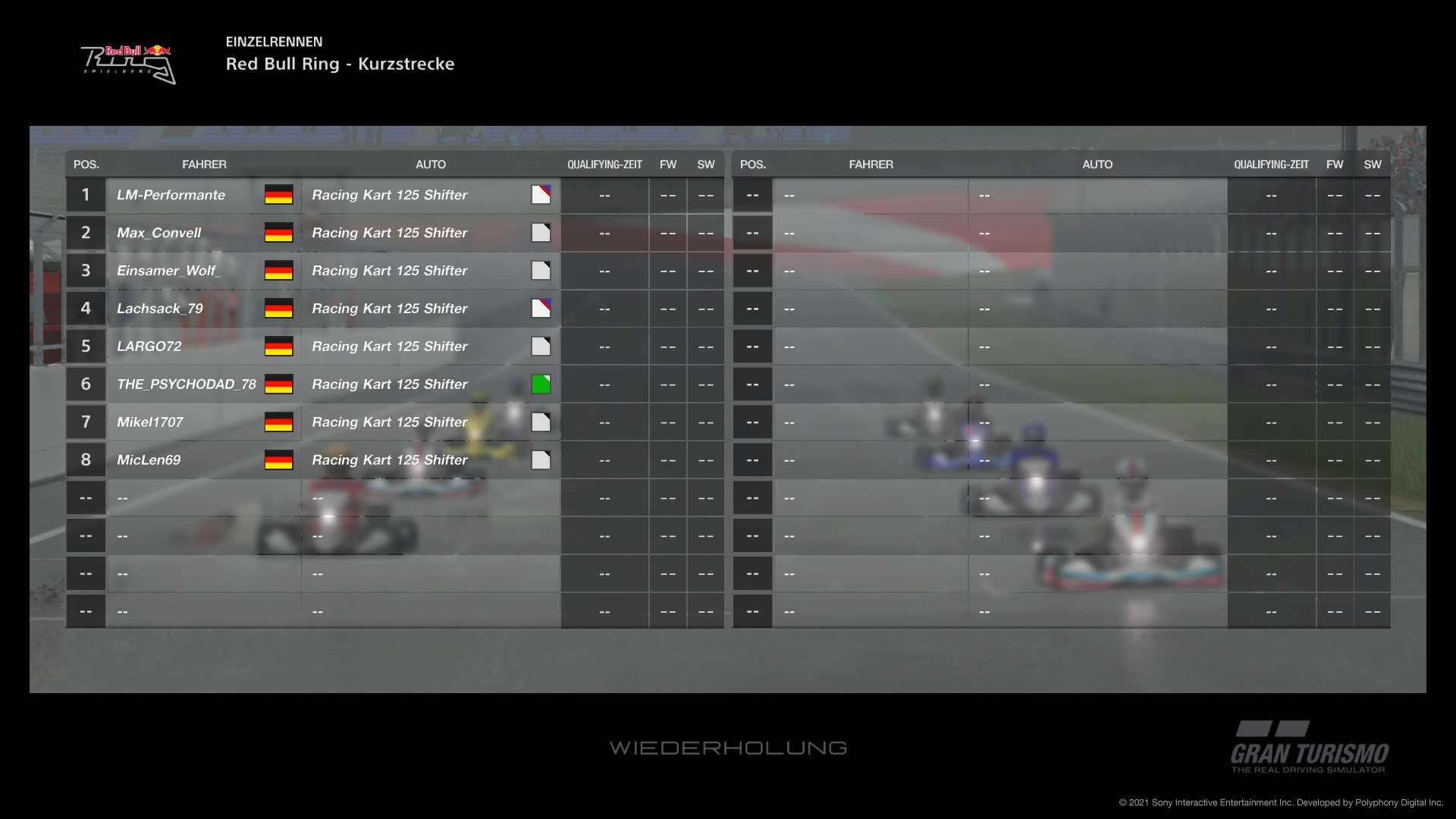Click the WIEDERHOLUNG label at the bottom
The image size is (1456, 819).
728,748
